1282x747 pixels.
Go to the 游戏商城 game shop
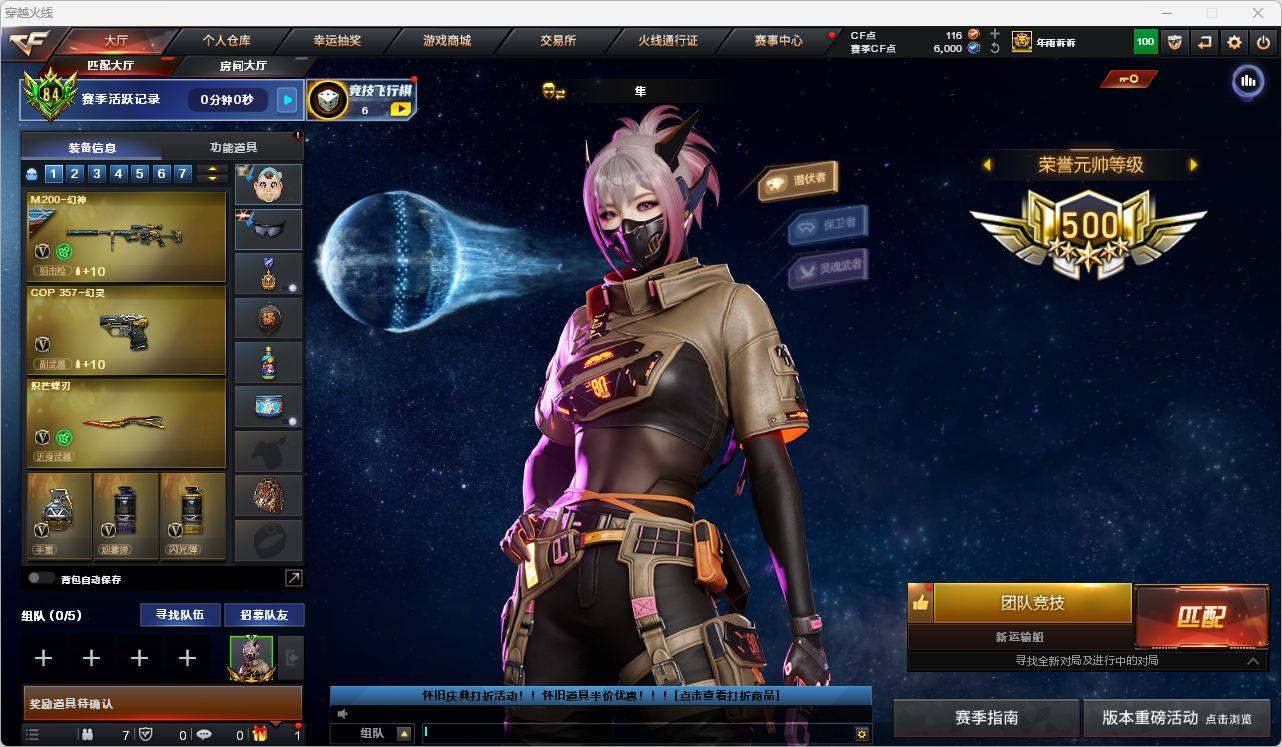446,41
